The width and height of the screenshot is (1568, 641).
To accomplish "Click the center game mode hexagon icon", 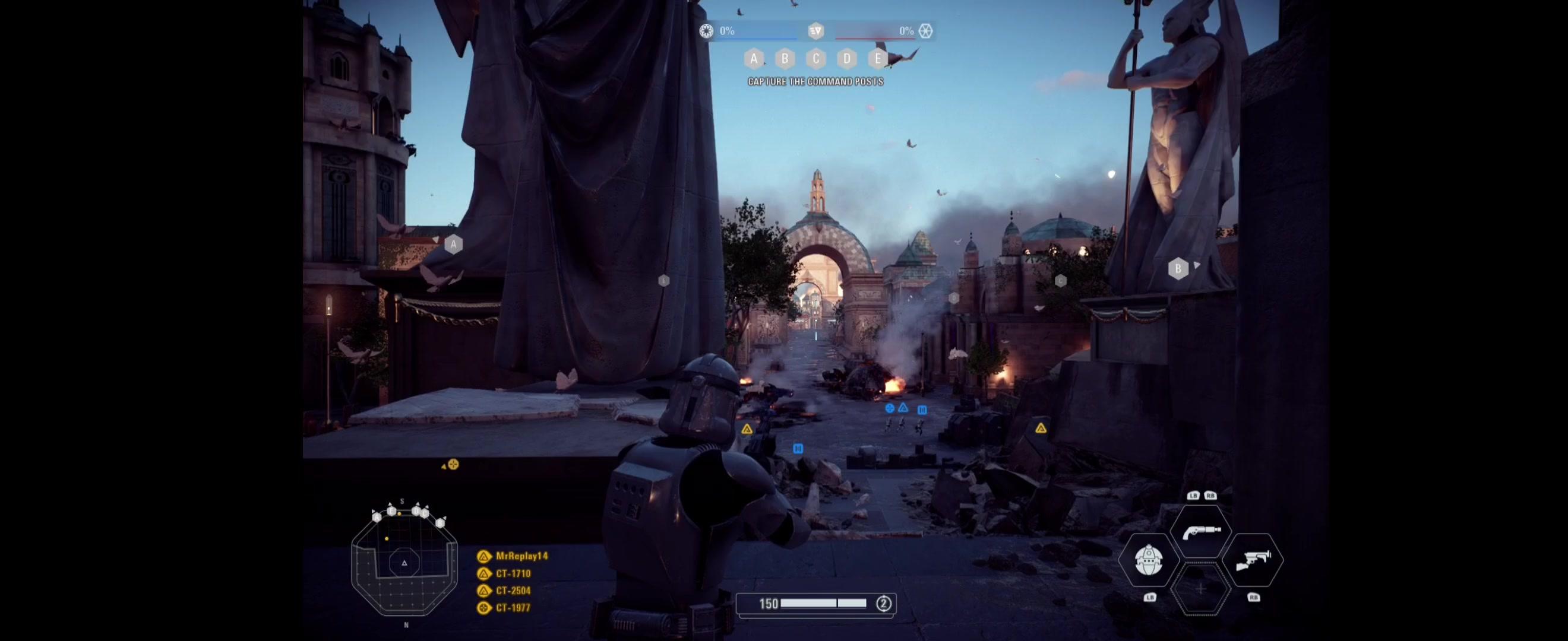I will pos(815,31).
